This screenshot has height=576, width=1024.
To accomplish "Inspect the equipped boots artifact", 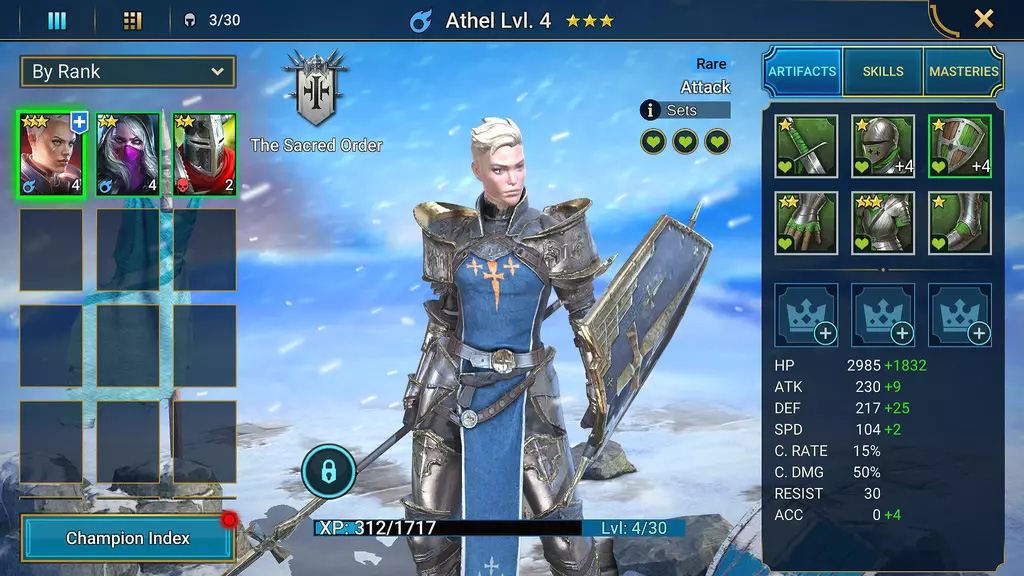I will pyautogui.click(x=960, y=223).
